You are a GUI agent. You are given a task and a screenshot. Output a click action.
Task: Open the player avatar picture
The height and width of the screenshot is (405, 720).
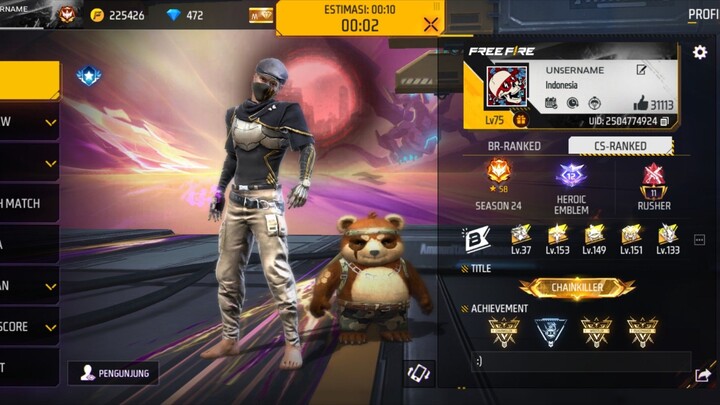coord(506,89)
